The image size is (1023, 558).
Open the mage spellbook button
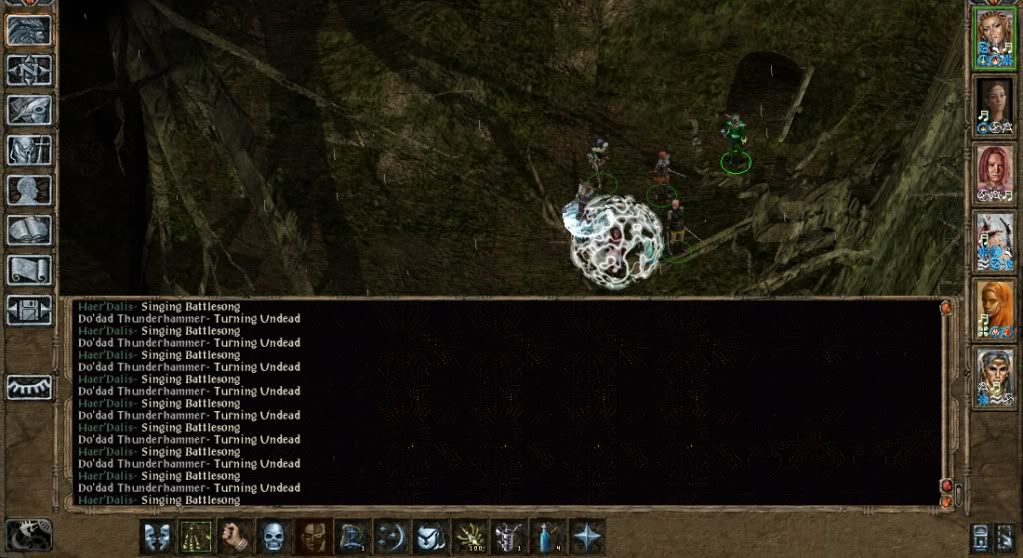click(x=30, y=229)
